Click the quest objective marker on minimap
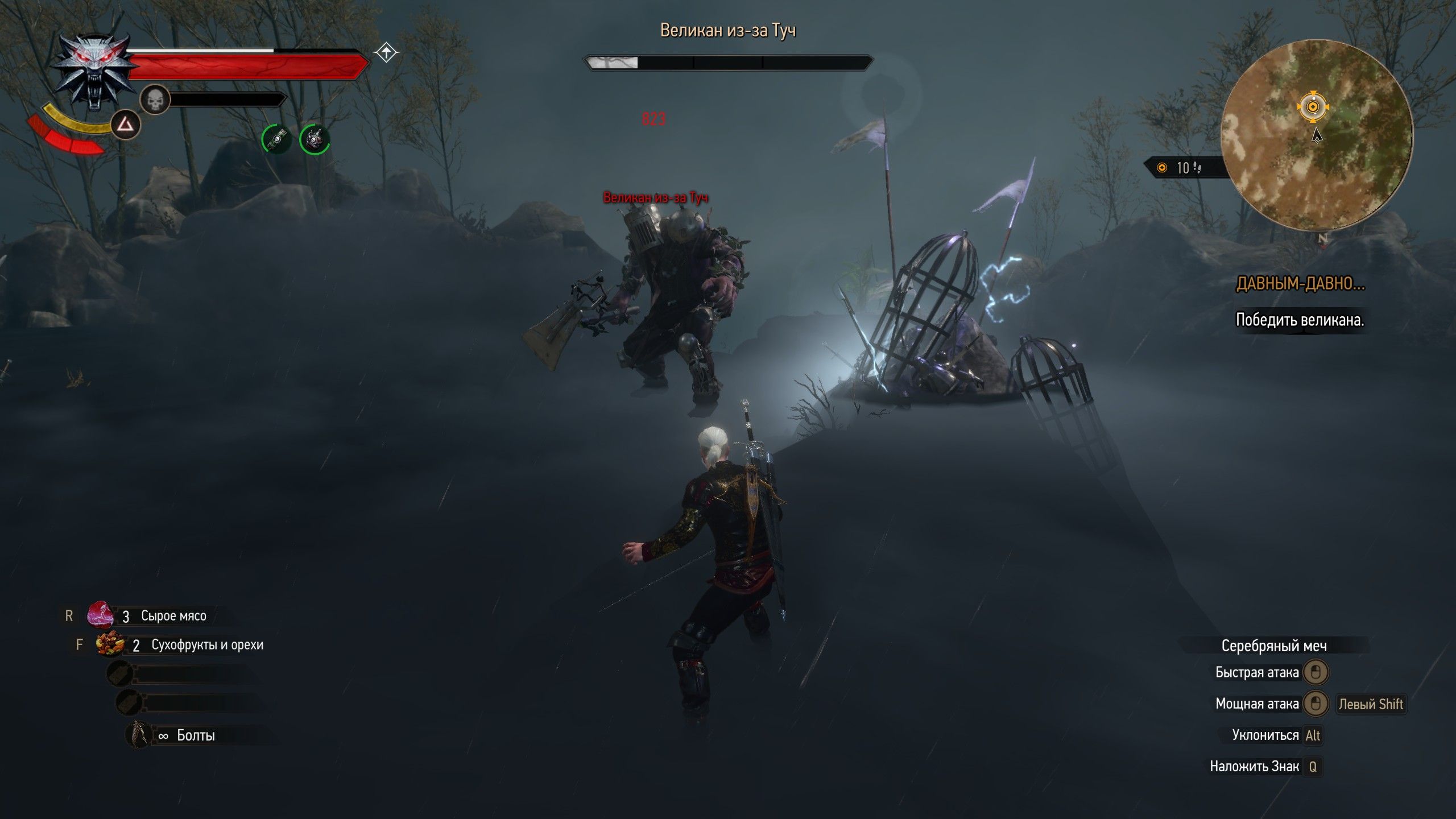Image resolution: width=1456 pixels, height=819 pixels. tap(1313, 106)
